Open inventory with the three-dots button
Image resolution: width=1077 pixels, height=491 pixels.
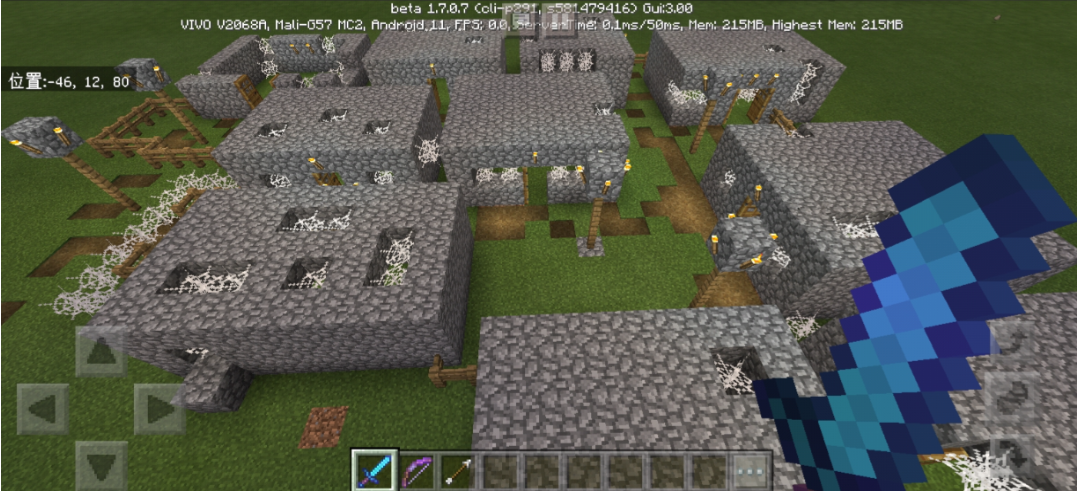pyautogui.click(x=751, y=470)
